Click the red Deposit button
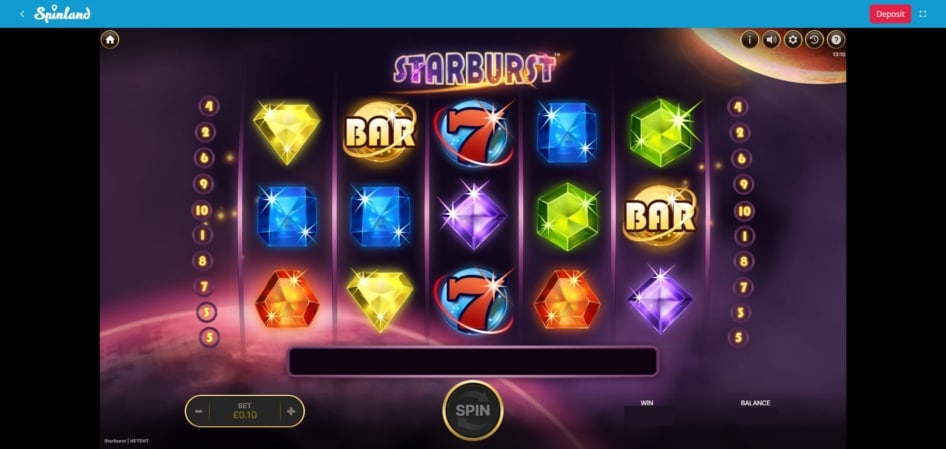Image resolution: width=946 pixels, height=449 pixels. (x=890, y=14)
